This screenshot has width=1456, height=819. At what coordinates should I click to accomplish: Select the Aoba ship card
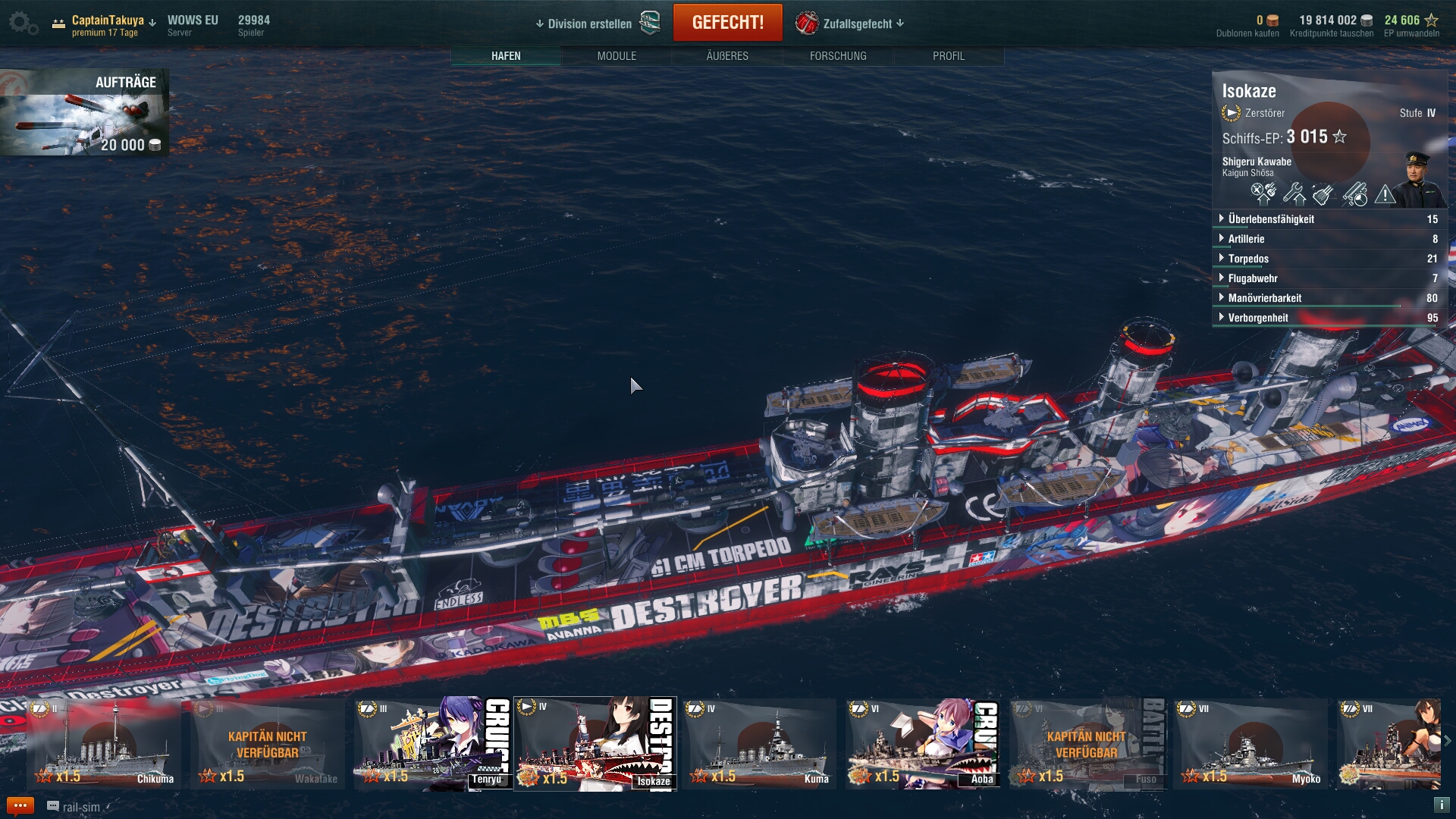coord(922,744)
